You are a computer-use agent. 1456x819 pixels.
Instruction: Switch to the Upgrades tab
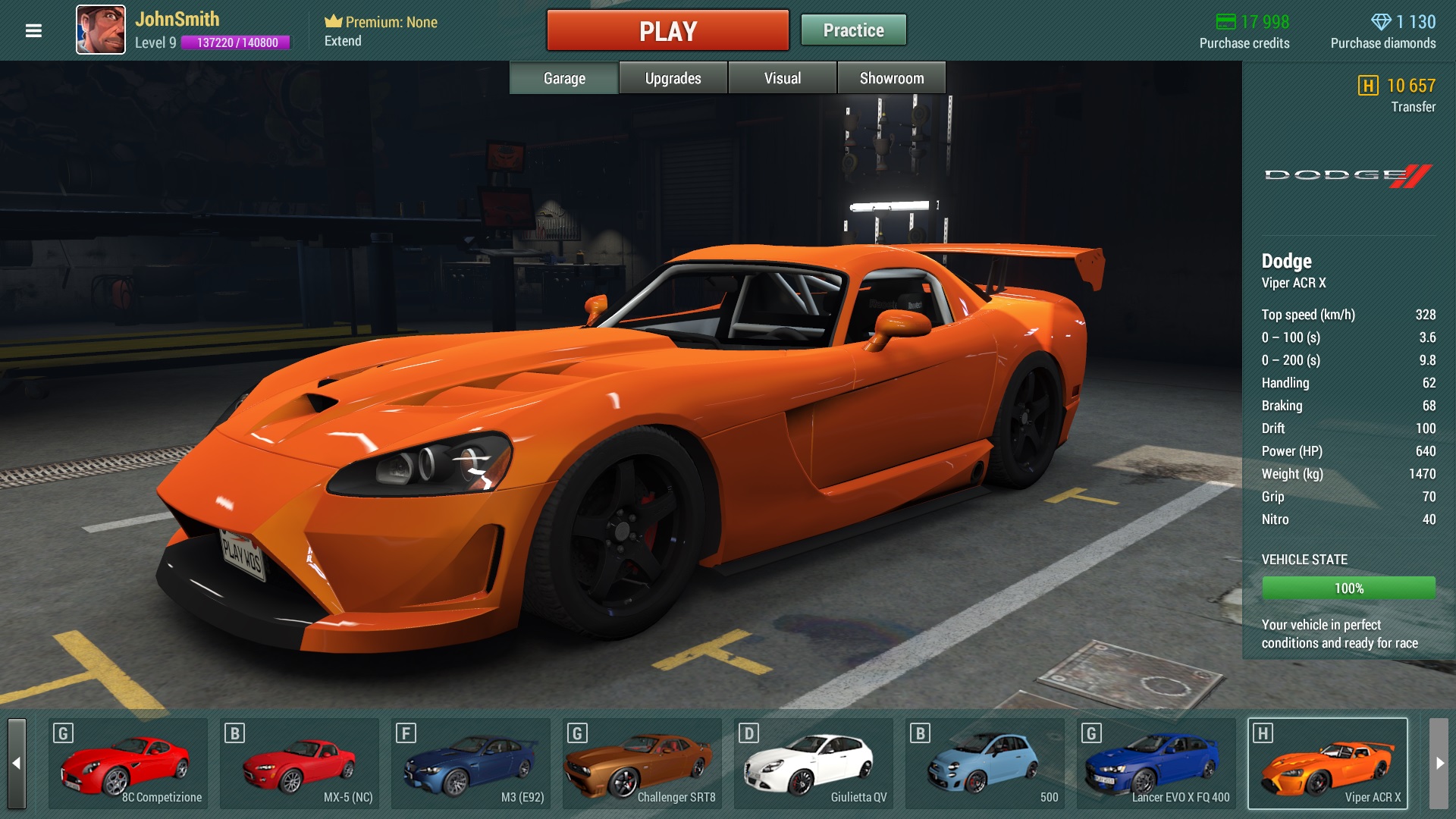[x=672, y=77]
